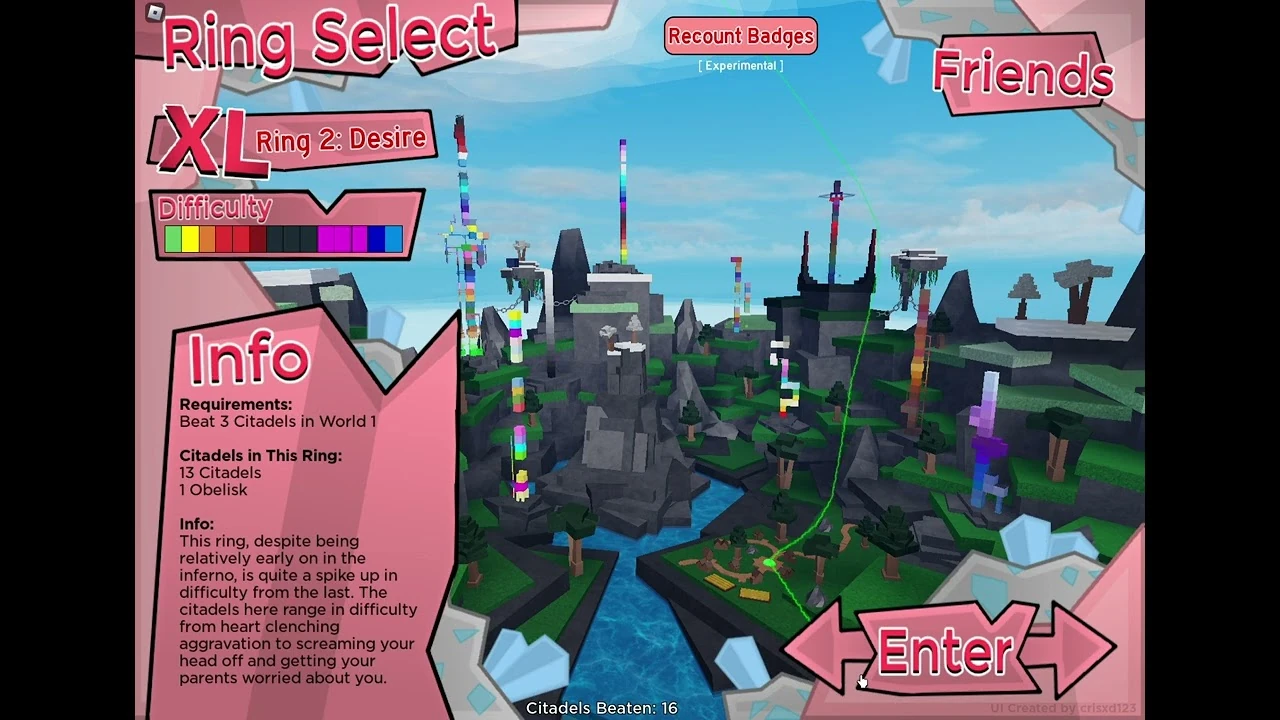Click the Experimental label under Recount Badges
This screenshot has height=720, width=1280.
coord(740,64)
